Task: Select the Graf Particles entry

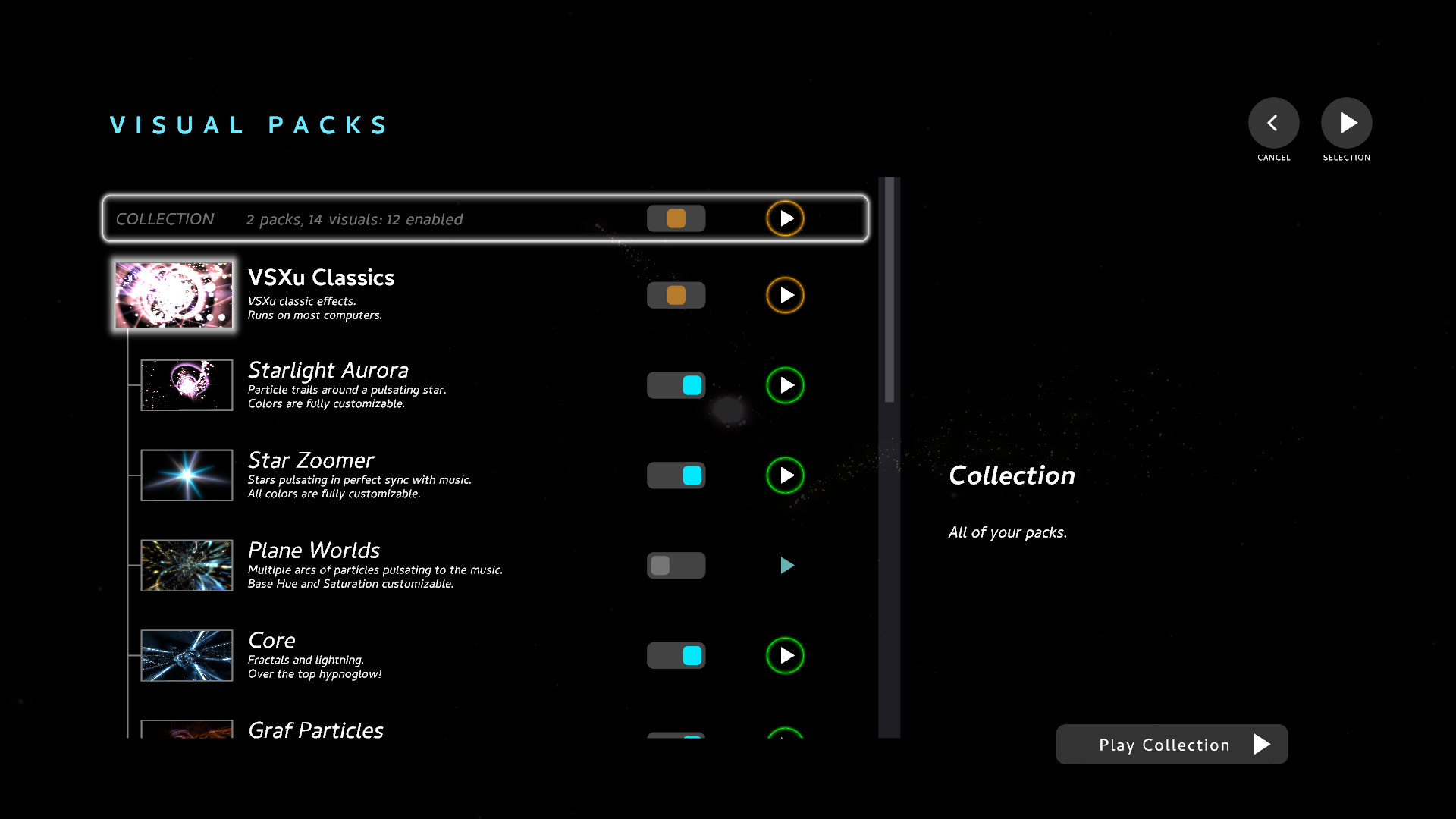Action: point(315,730)
